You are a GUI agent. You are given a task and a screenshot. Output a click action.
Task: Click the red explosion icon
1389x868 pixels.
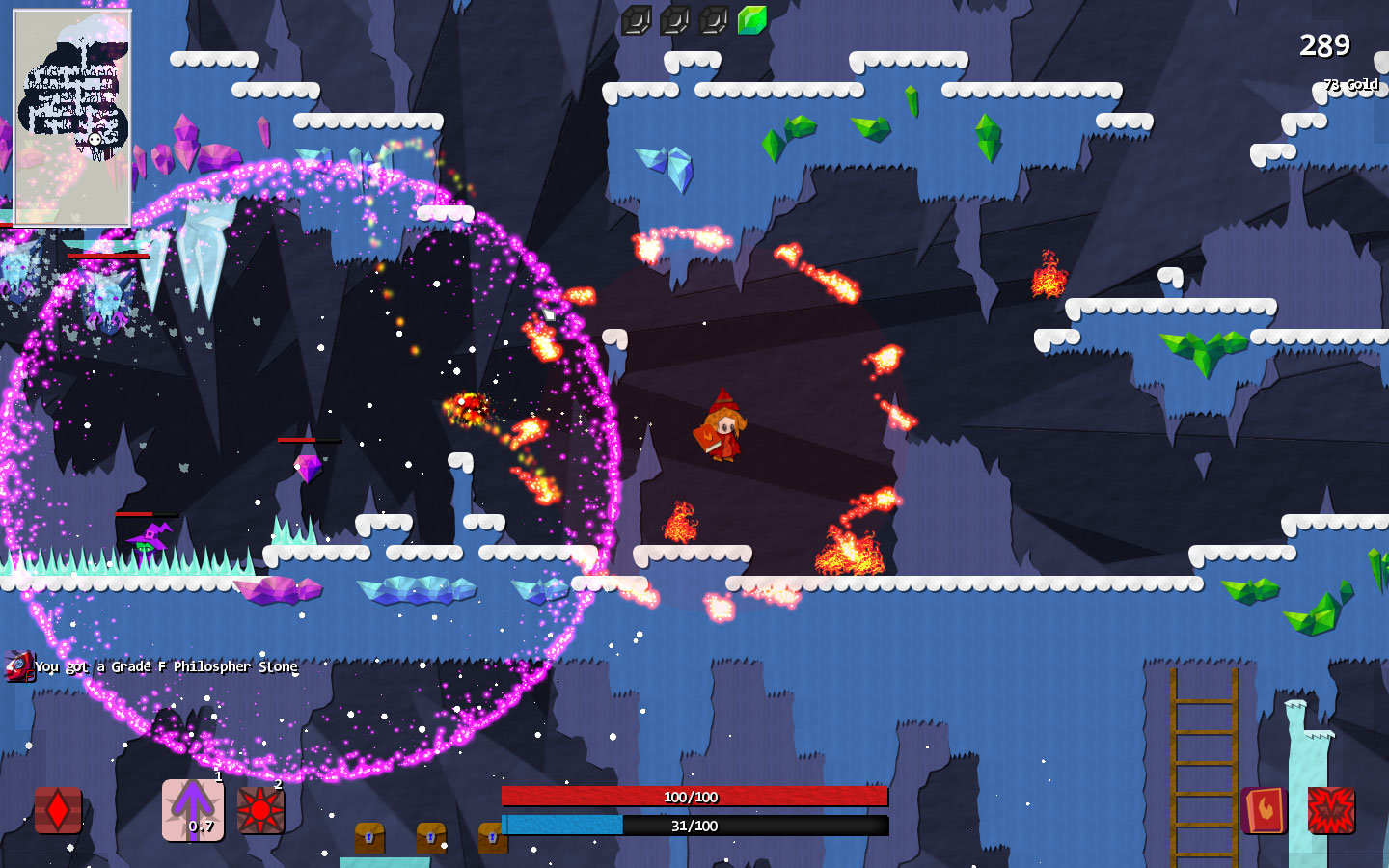[1331, 810]
